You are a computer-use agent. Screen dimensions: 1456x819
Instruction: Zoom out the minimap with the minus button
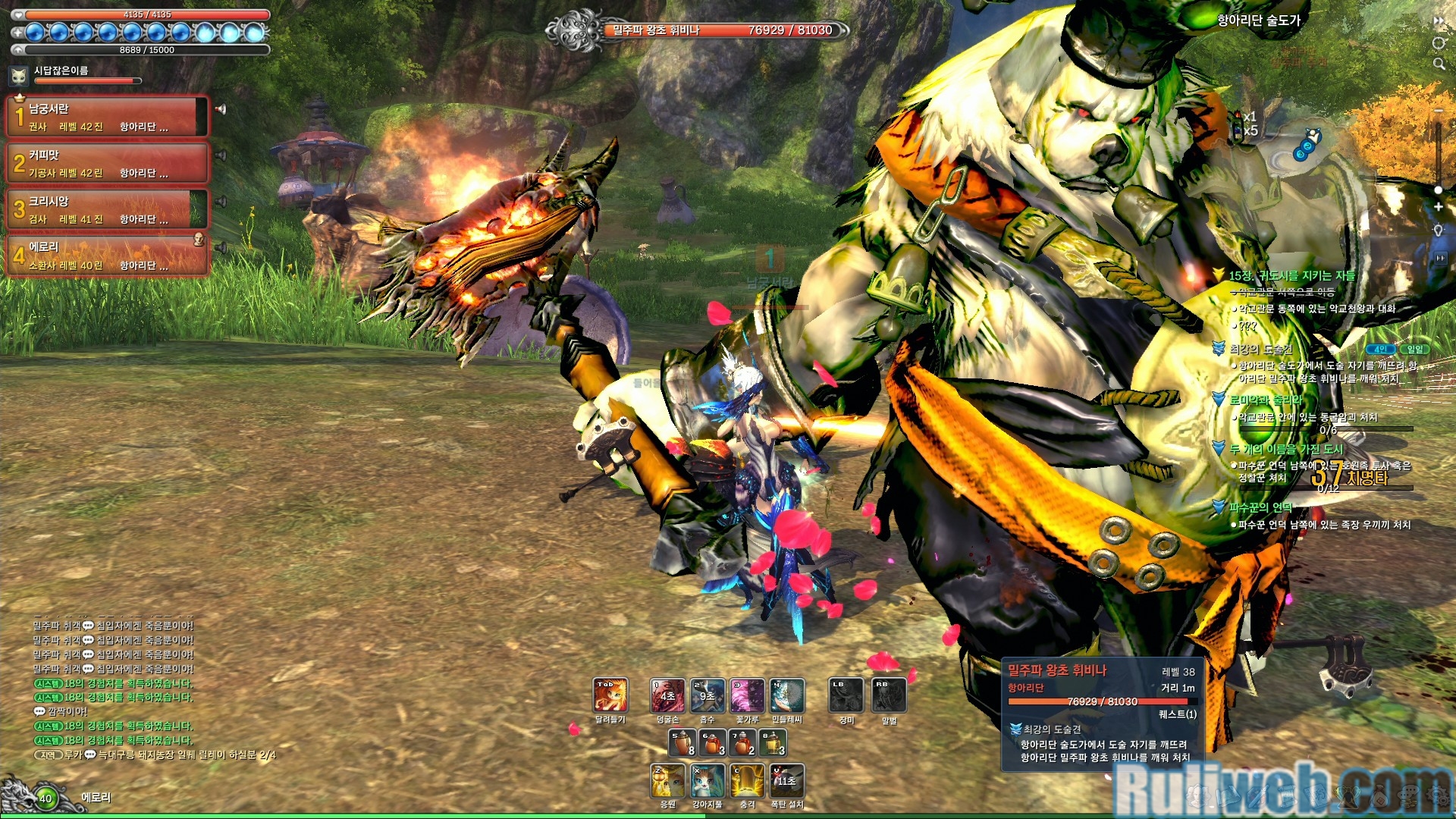(1438, 111)
